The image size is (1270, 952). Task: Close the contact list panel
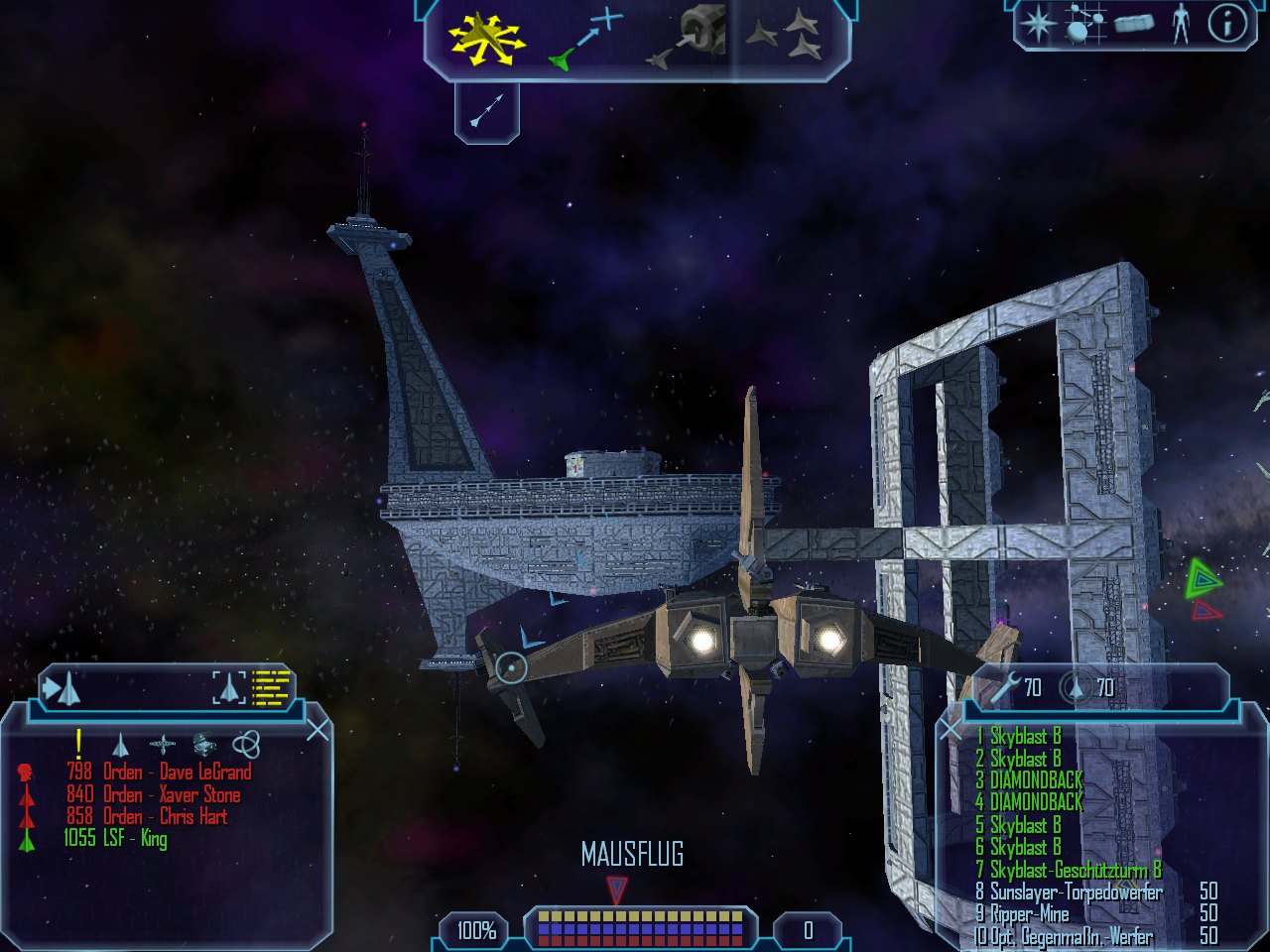(317, 731)
